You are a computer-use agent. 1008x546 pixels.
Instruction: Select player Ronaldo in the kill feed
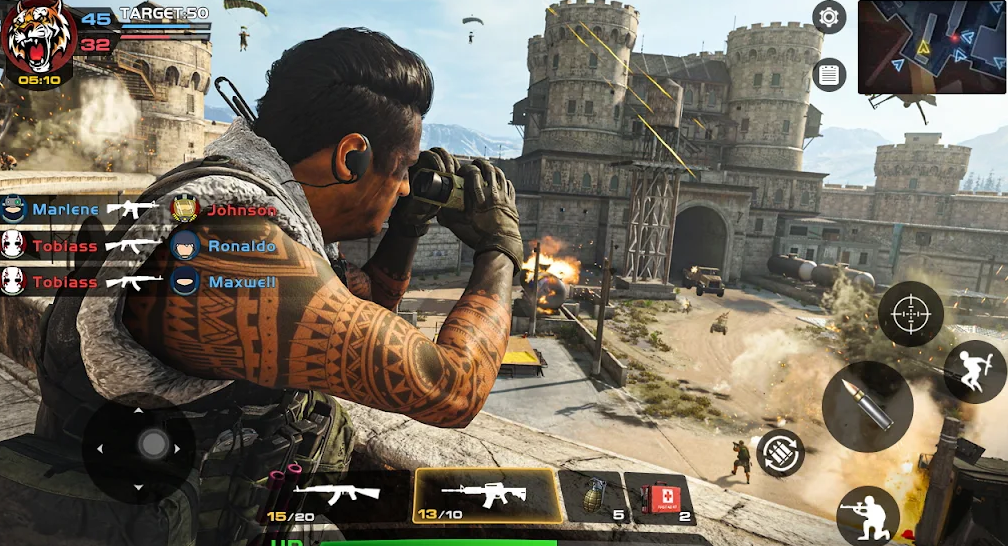click(x=241, y=246)
